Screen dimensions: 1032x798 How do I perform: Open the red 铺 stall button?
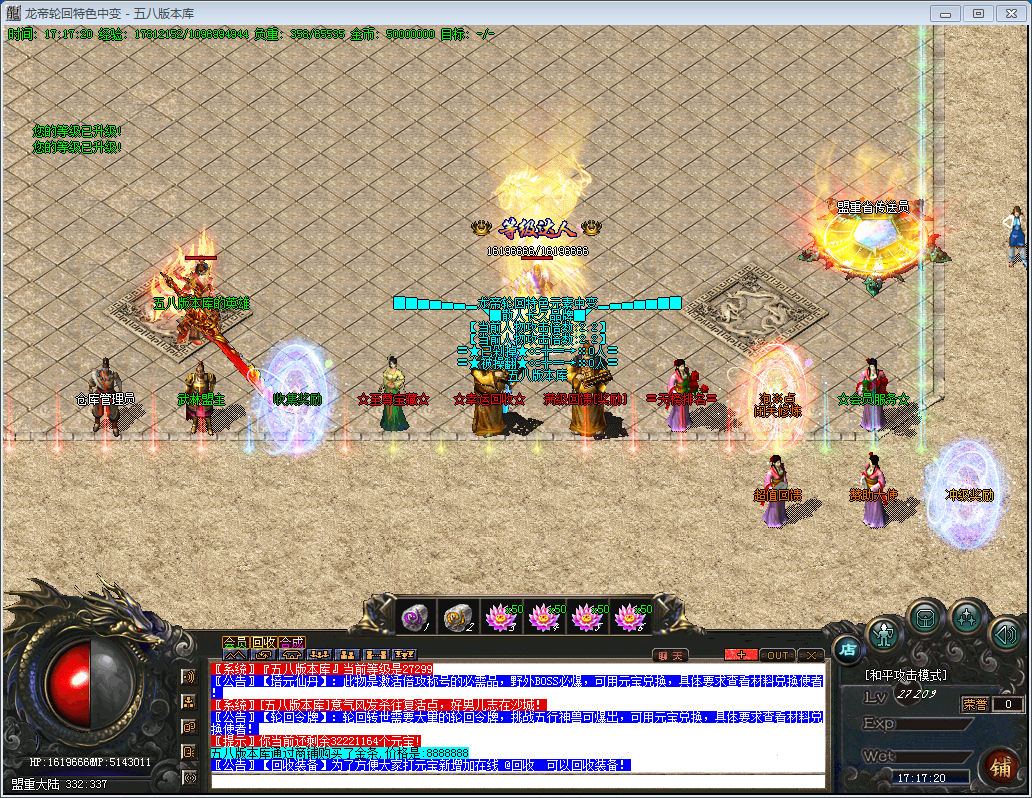[x=998, y=768]
